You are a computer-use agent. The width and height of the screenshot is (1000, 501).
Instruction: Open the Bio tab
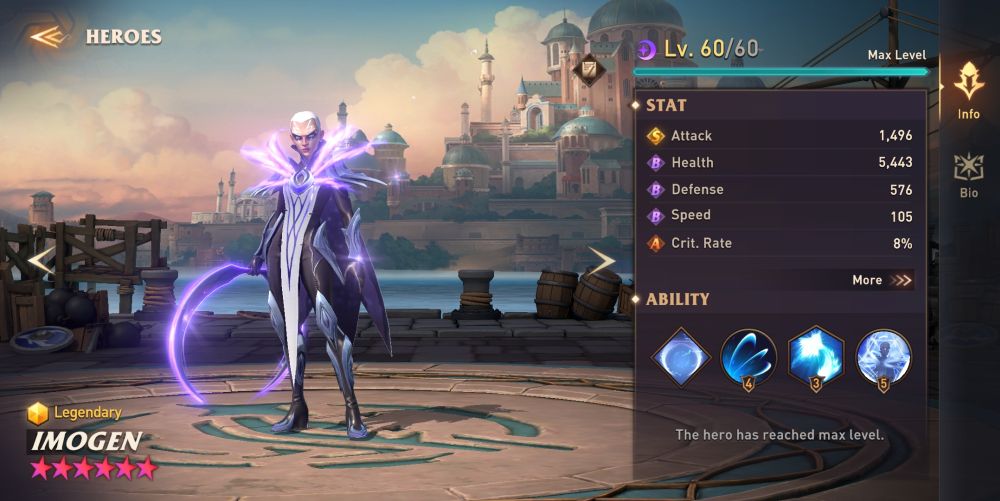tap(968, 174)
